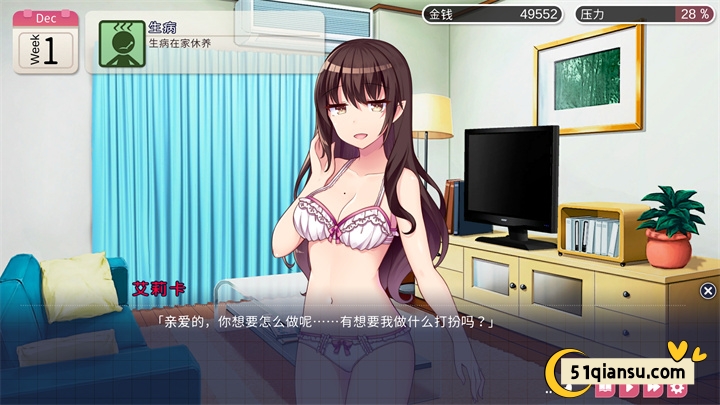Hide the dialogue box with the X button
720x405 pixels.
click(x=708, y=290)
